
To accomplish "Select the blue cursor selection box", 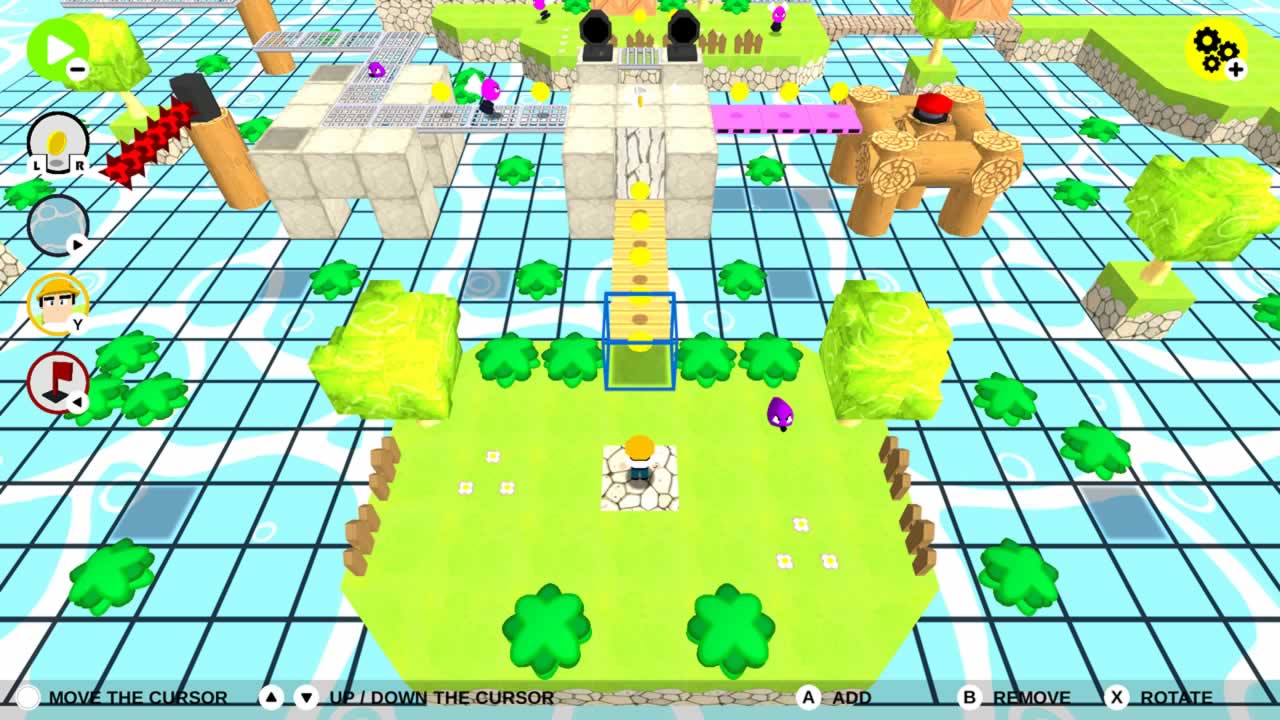I will tap(640, 340).
